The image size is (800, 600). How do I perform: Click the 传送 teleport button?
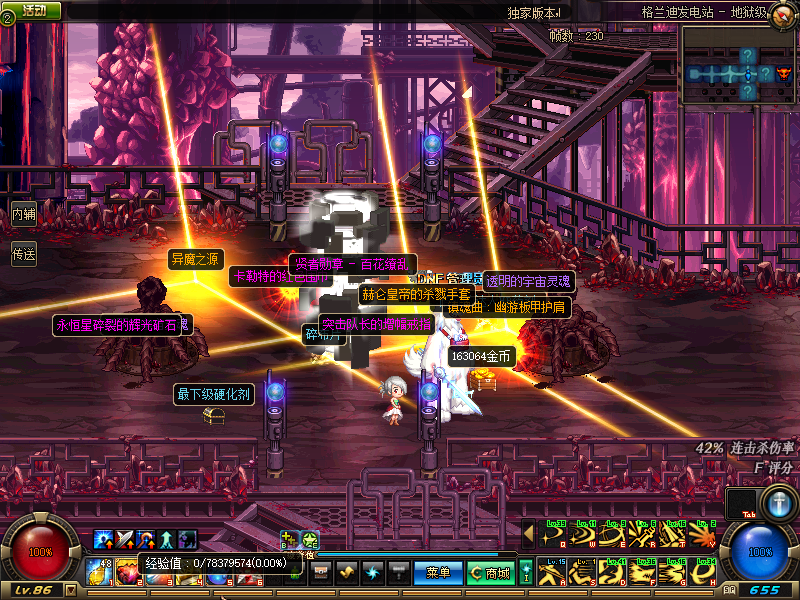pyautogui.click(x=23, y=255)
